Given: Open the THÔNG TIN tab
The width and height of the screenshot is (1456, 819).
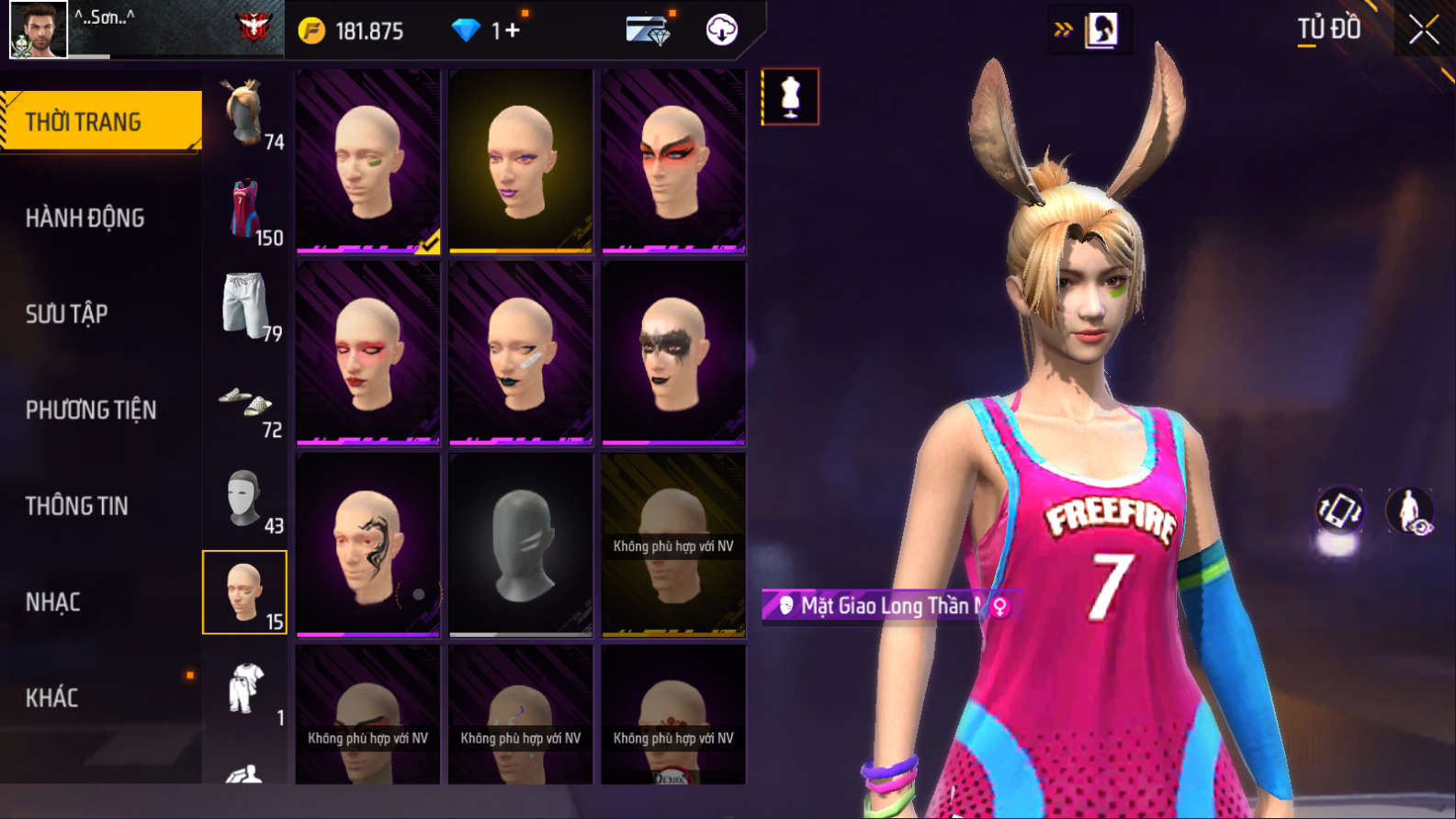Looking at the screenshot, I should pos(76,506).
